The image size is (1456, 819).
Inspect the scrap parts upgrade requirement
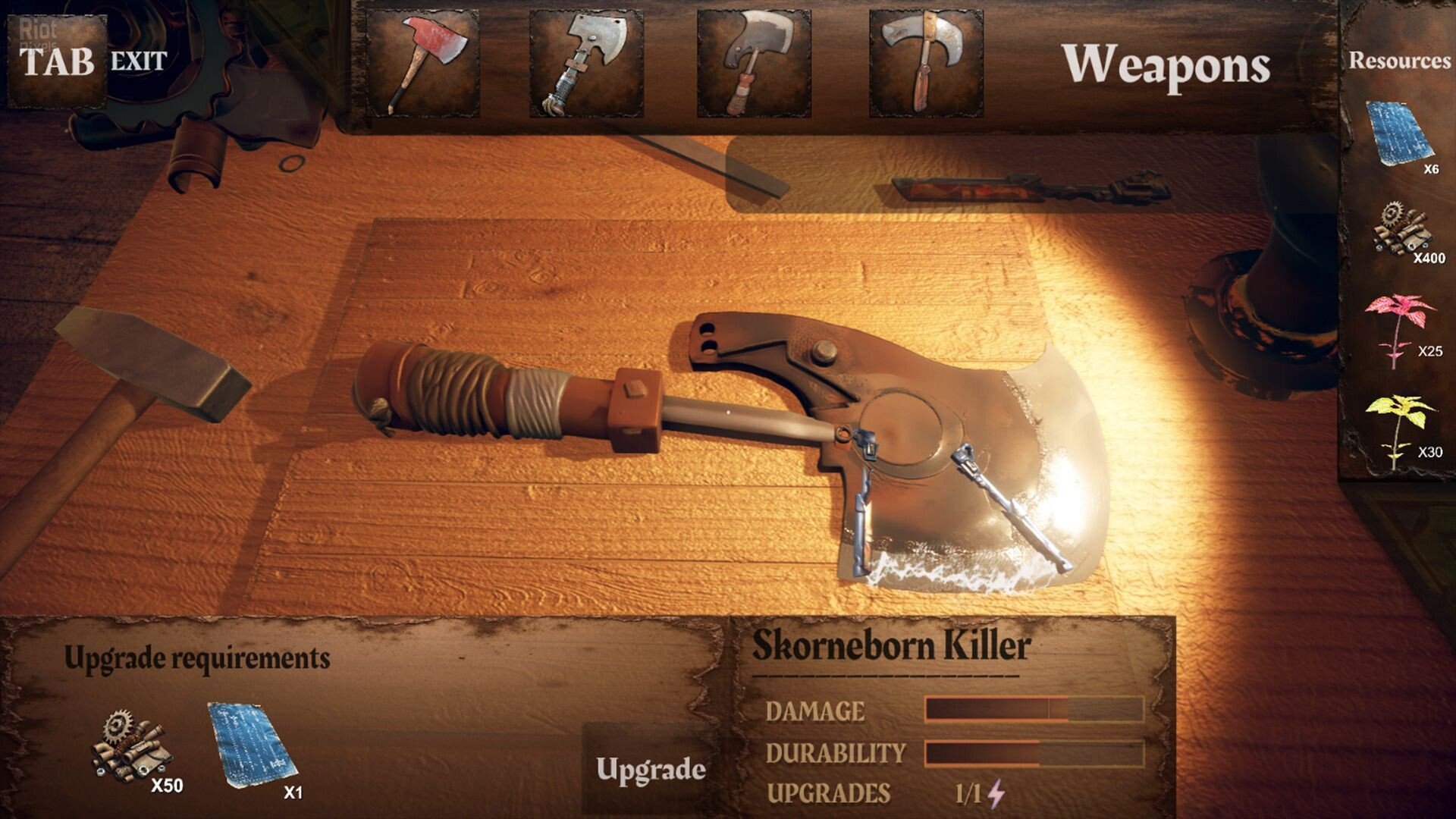coord(130,747)
